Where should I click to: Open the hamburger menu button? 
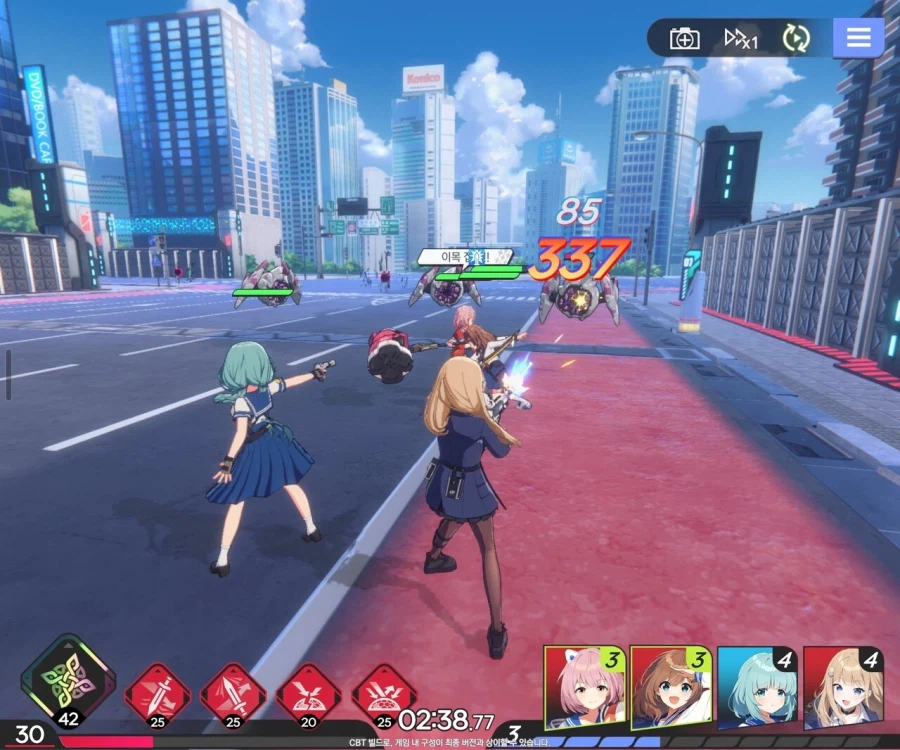[858, 39]
